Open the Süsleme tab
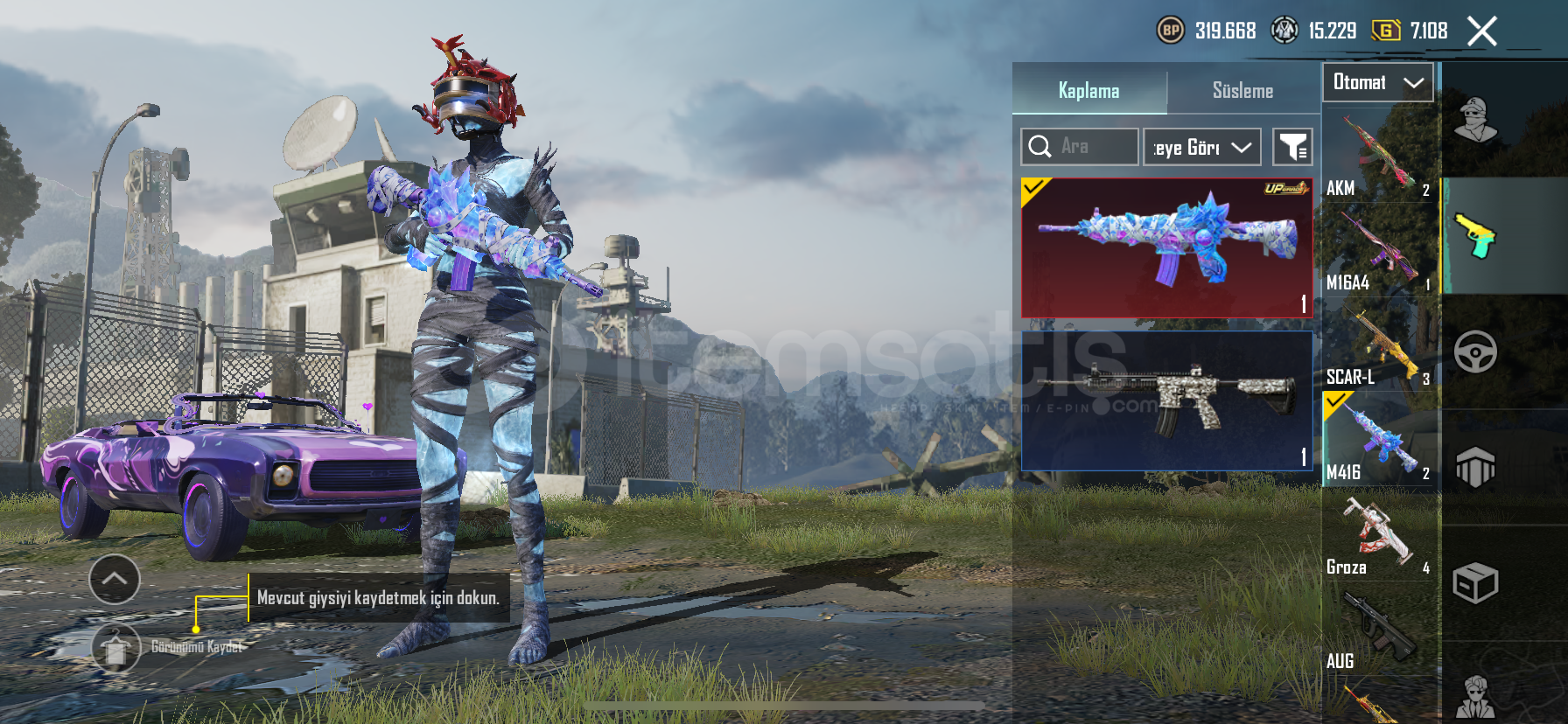Viewport: 1568px width, 724px height. click(1242, 91)
